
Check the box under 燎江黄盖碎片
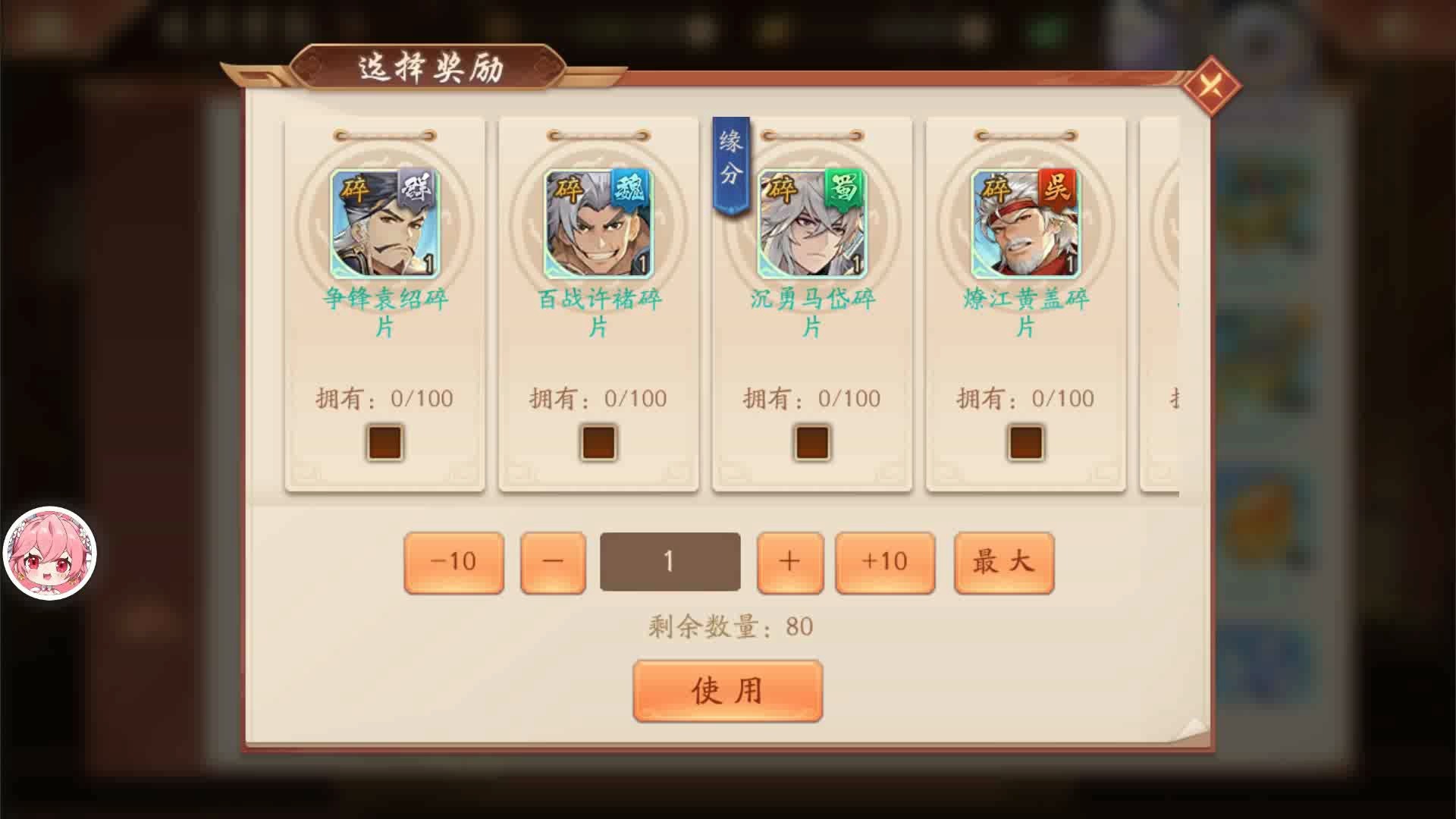point(1025,443)
